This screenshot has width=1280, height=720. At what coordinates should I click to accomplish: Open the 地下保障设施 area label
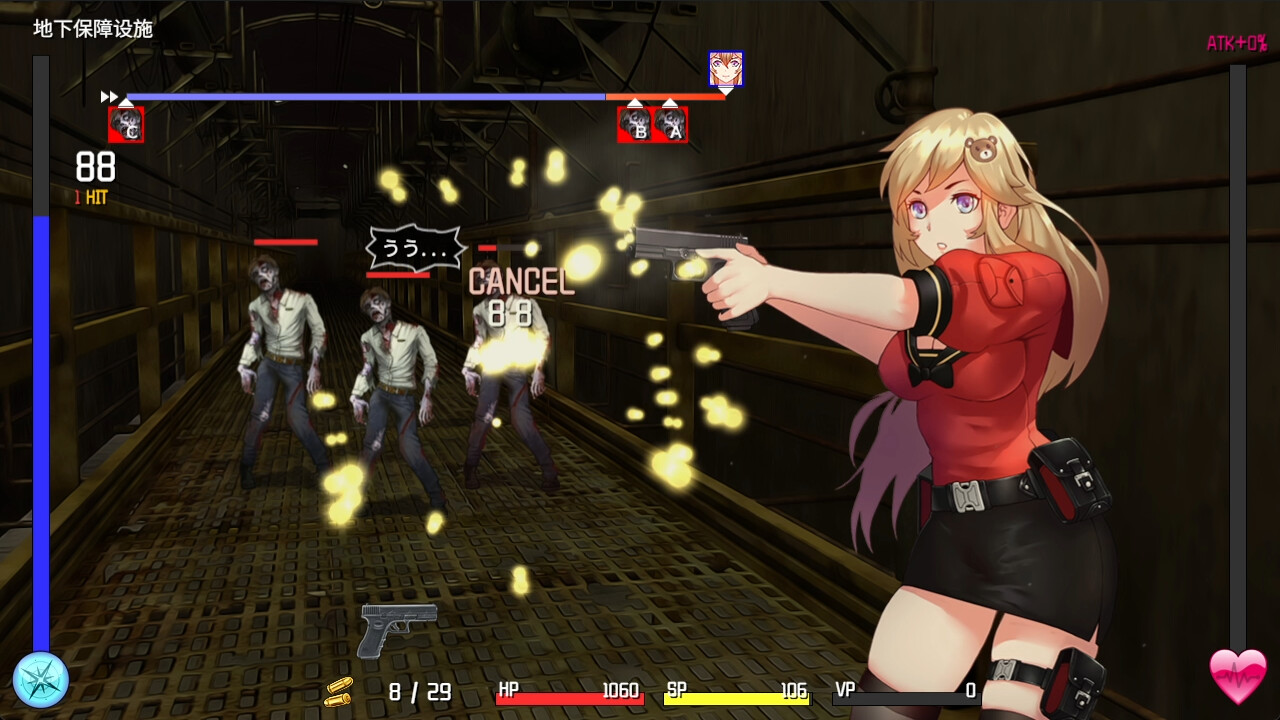(92, 29)
